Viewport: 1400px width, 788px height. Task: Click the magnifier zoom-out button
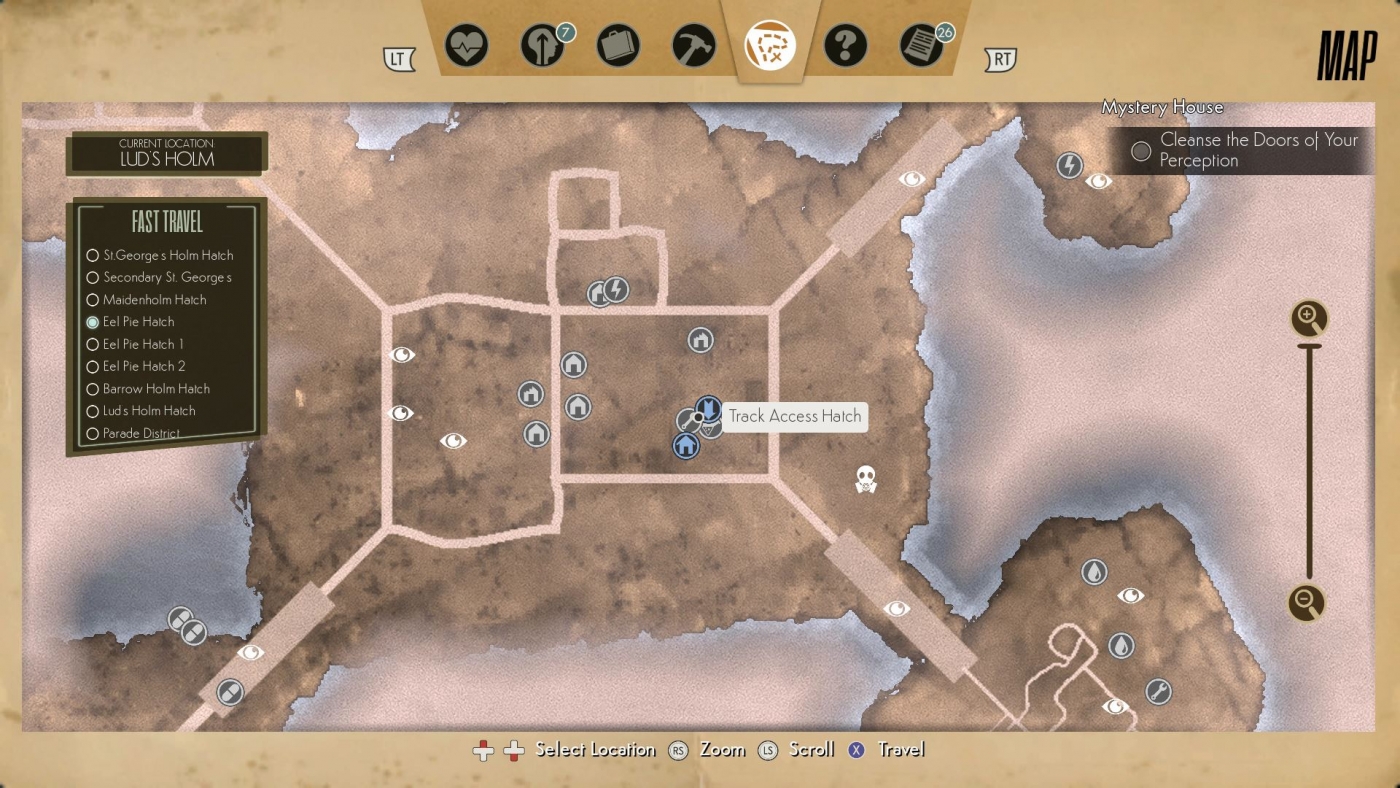click(x=1306, y=603)
